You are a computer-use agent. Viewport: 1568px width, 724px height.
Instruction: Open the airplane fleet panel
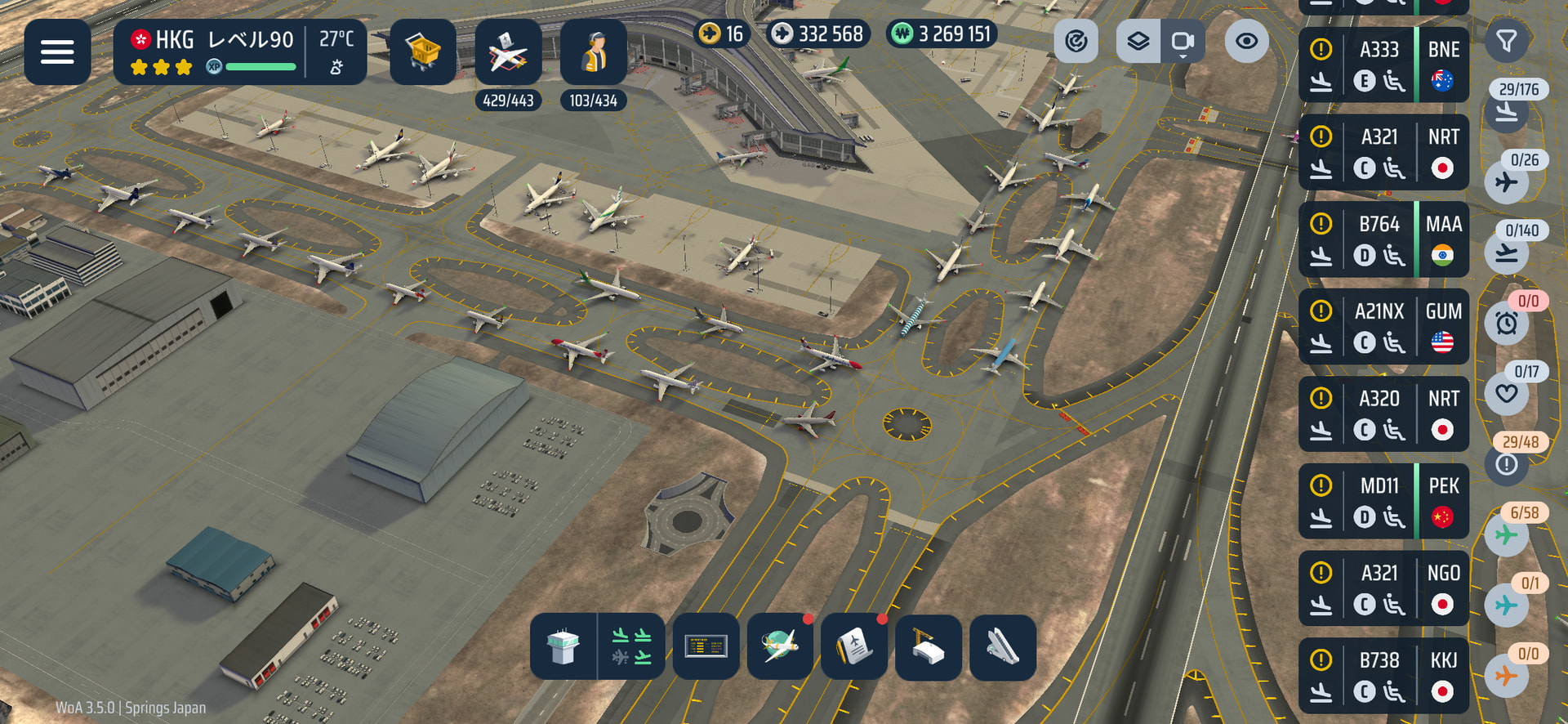508,52
